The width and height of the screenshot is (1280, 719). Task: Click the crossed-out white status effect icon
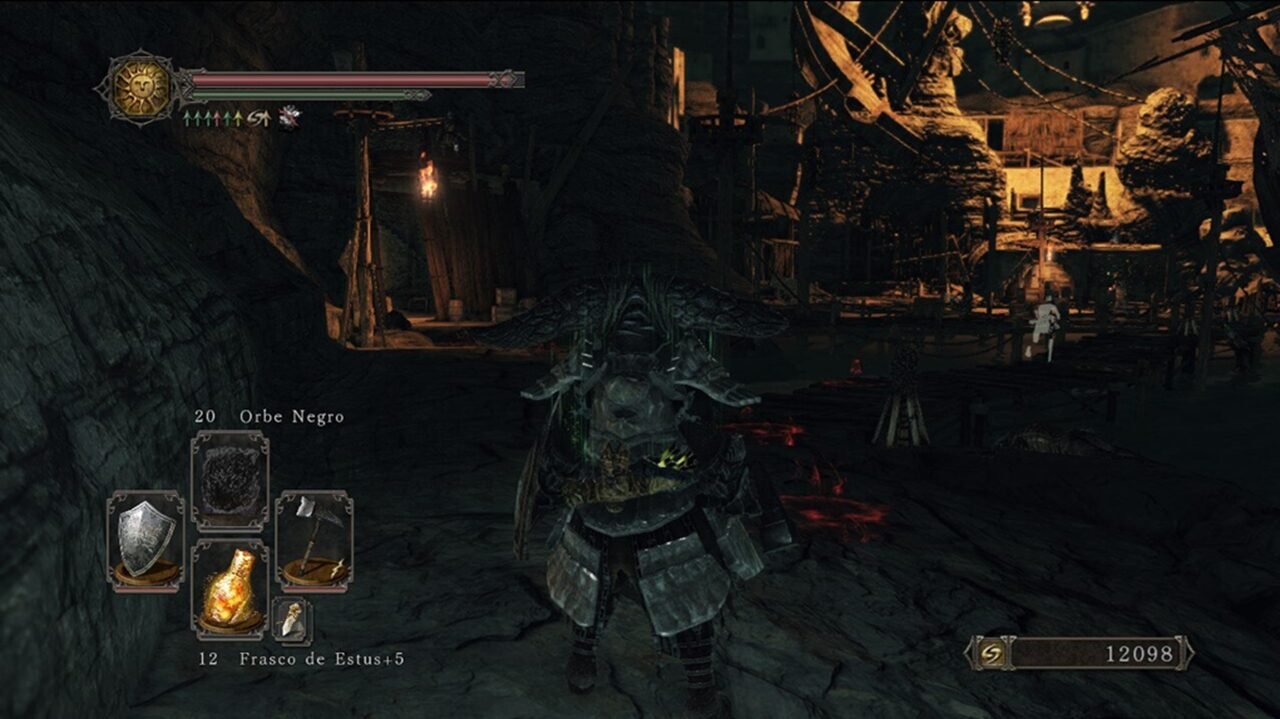(289, 118)
